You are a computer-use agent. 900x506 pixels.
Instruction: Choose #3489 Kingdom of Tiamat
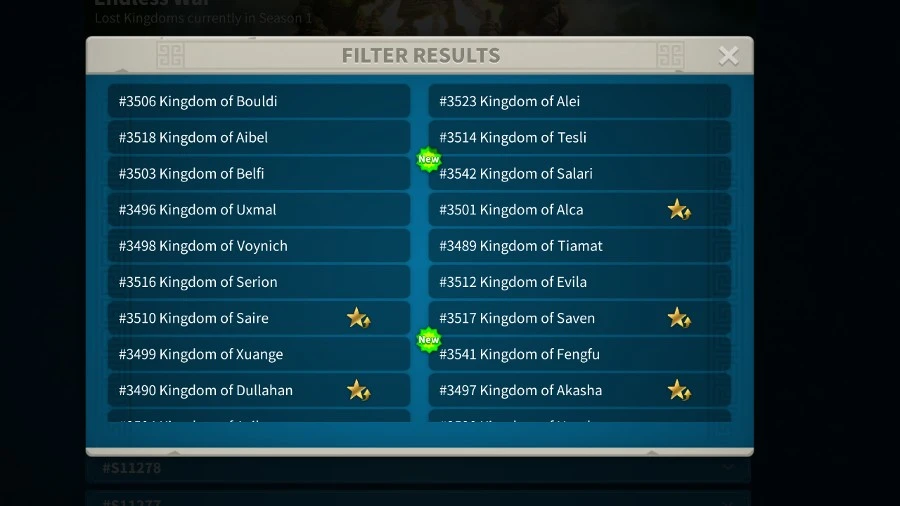580,246
